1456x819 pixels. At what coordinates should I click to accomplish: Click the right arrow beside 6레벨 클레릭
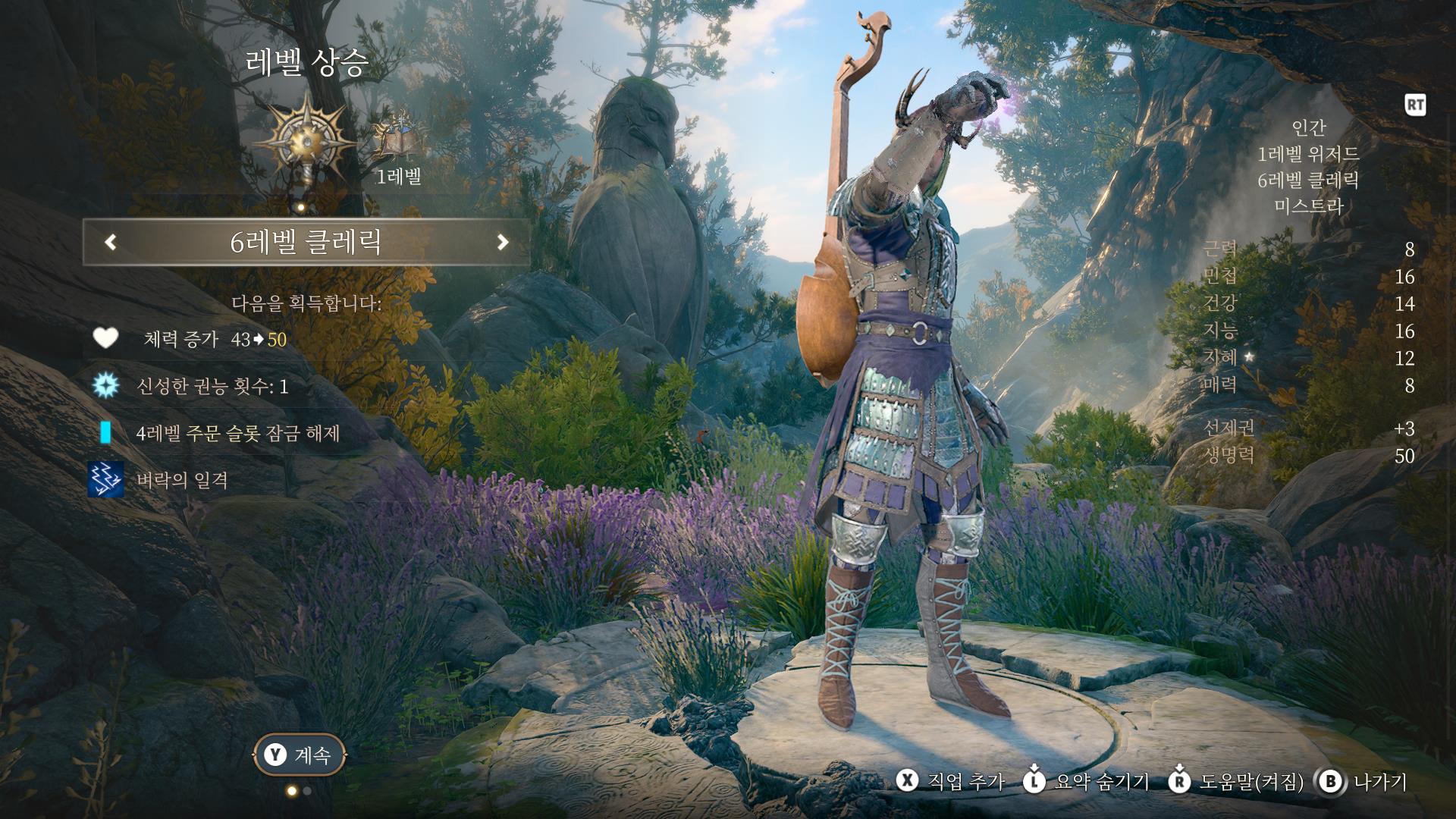502,243
